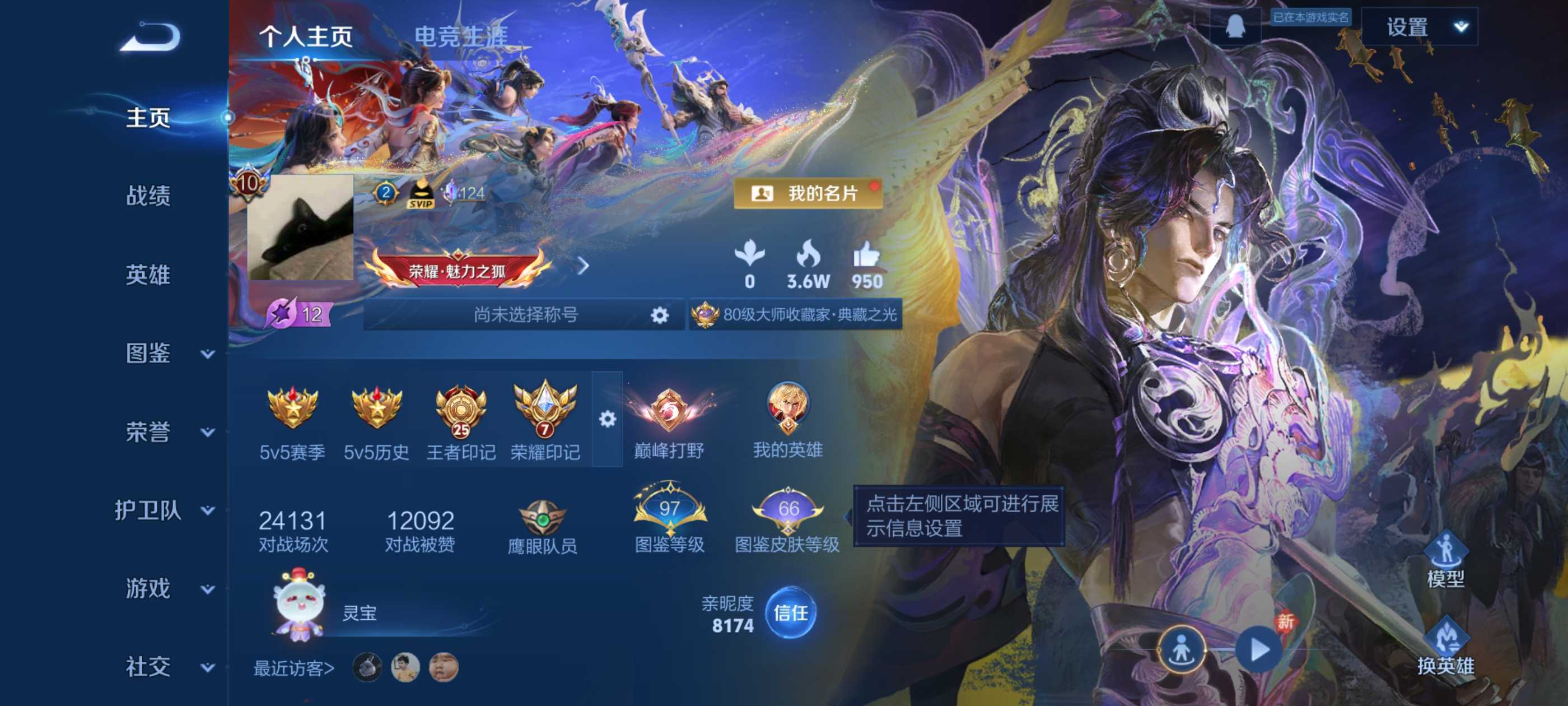The width and height of the screenshot is (1568, 706).
Task: Select 英雄 in the sidebar
Action: (148, 275)
